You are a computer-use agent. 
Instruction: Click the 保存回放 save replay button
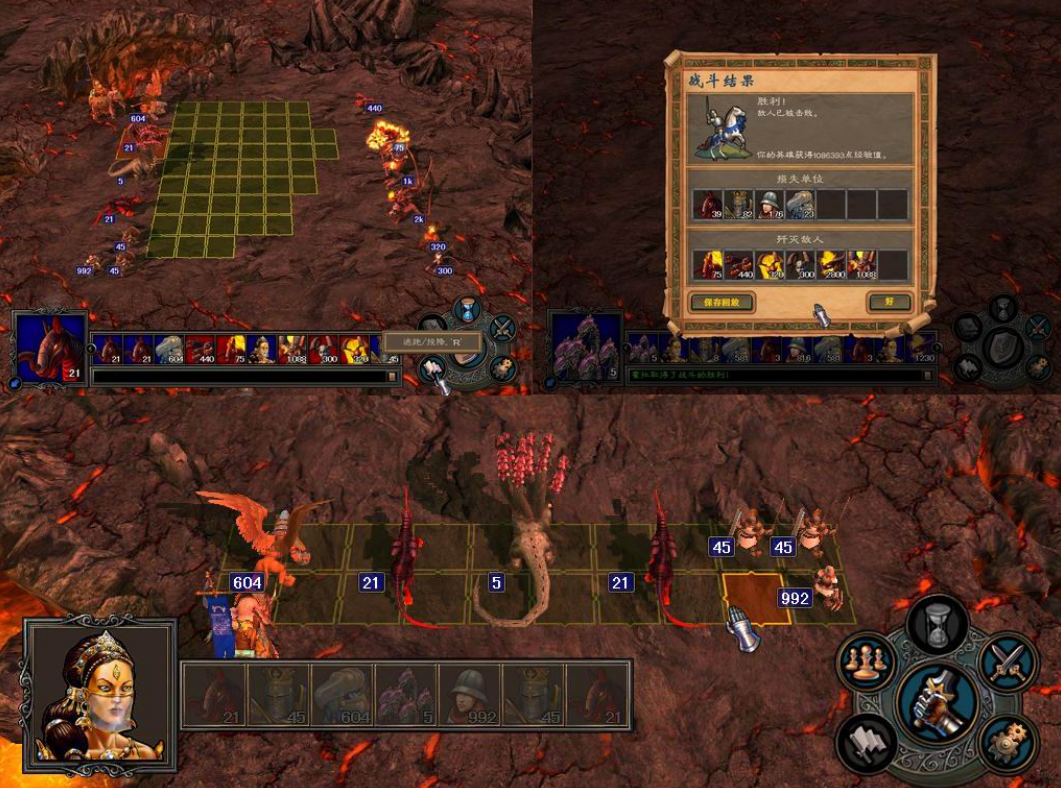tap(721, 301)
